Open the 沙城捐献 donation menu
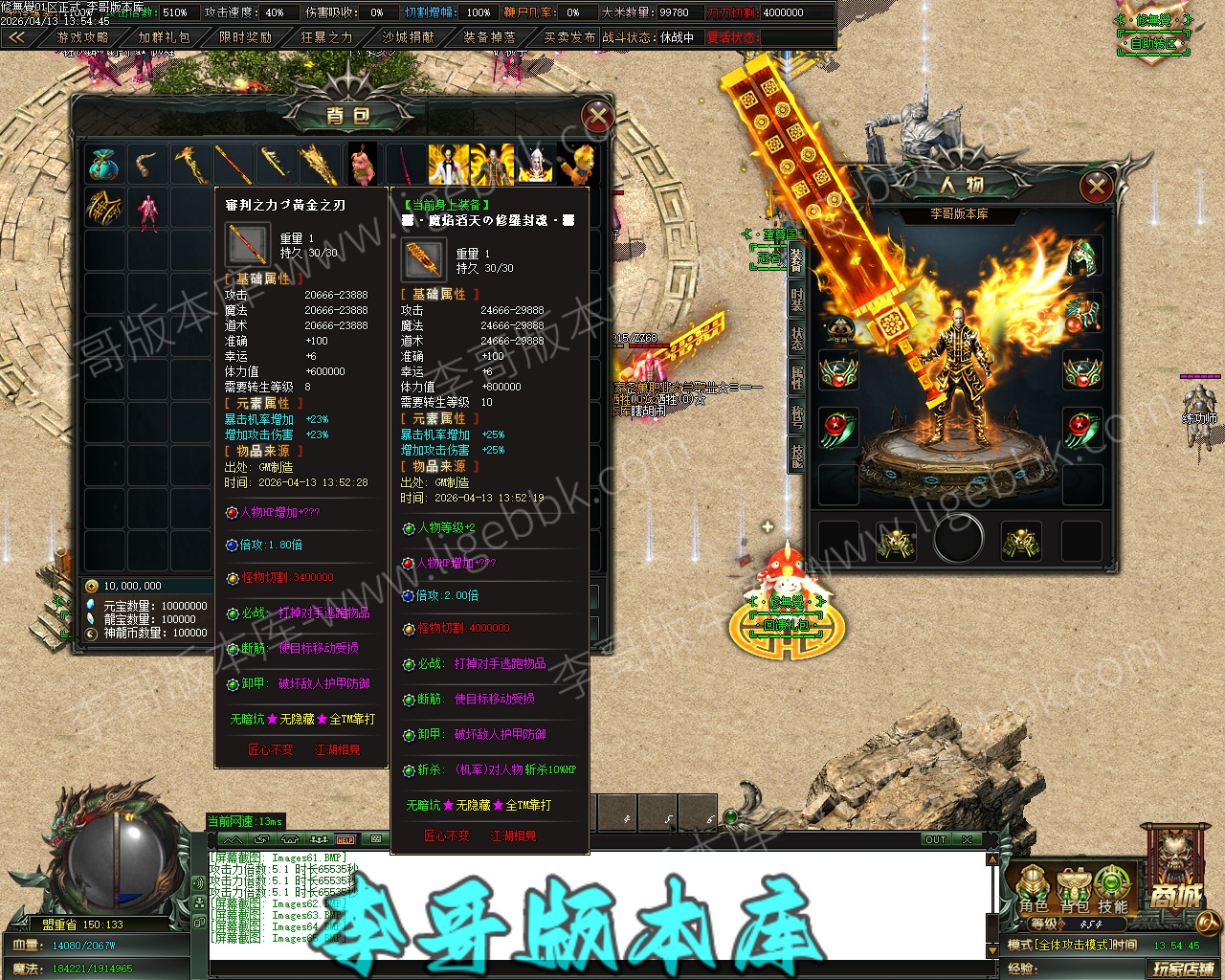 (408, 37)
